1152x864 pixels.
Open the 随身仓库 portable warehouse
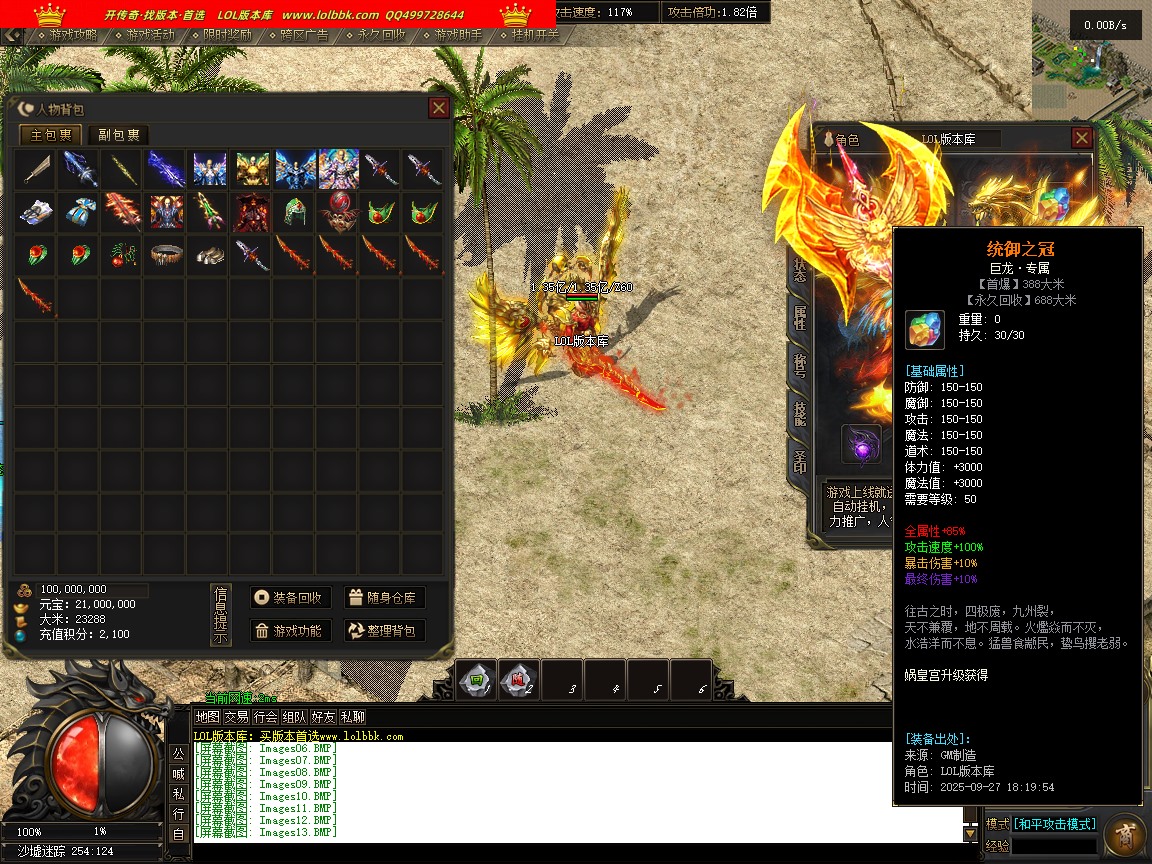point(385,598)
